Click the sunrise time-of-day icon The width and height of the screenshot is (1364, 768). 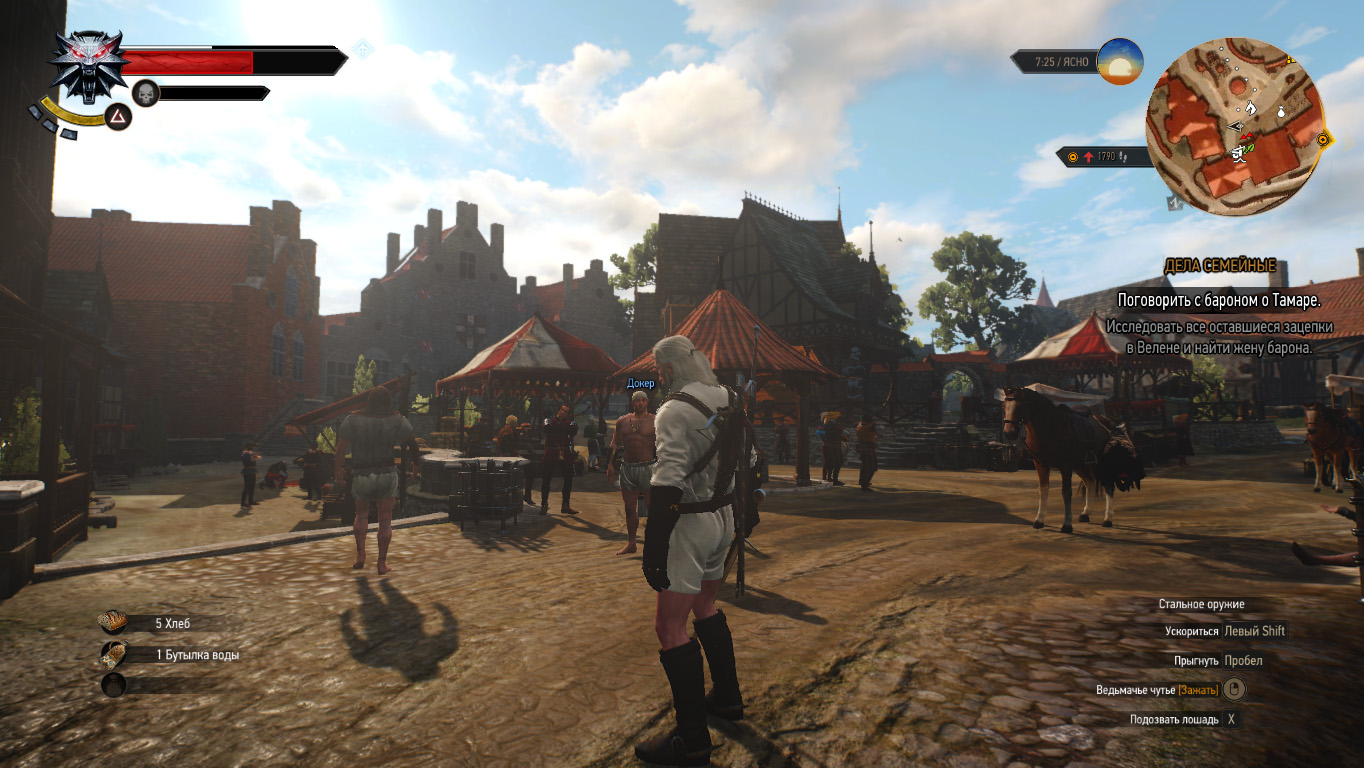(x=1119, y=61)
